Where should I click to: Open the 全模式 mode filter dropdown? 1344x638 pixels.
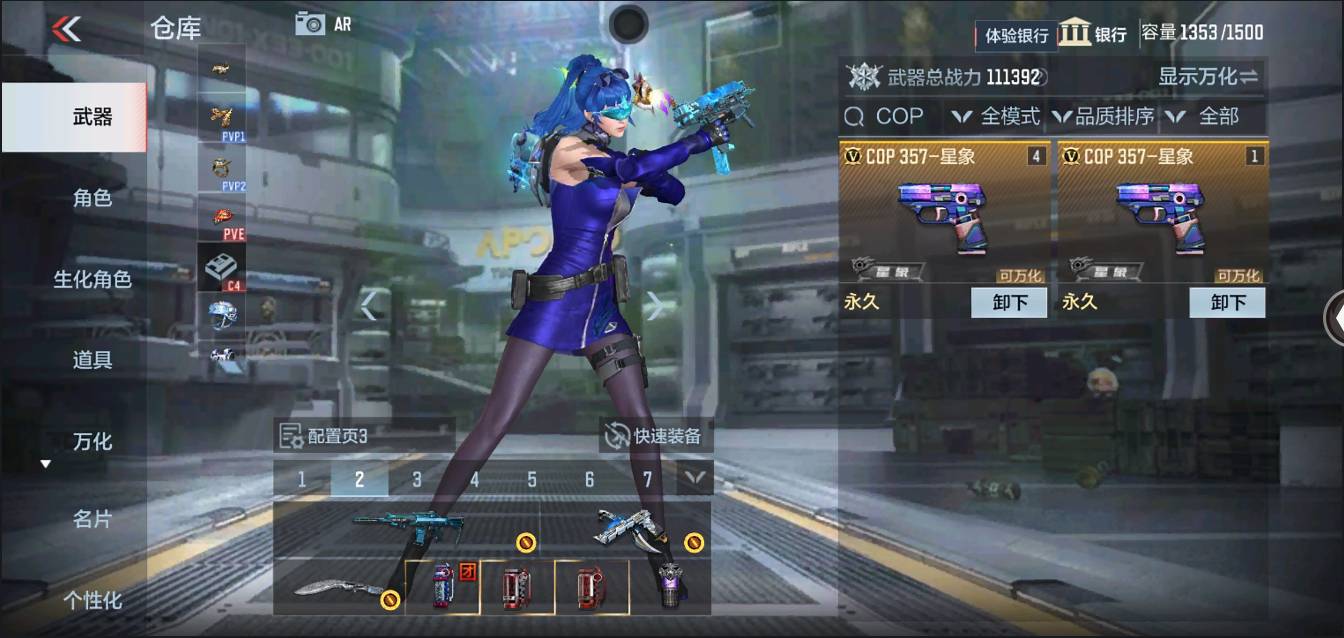996,117
